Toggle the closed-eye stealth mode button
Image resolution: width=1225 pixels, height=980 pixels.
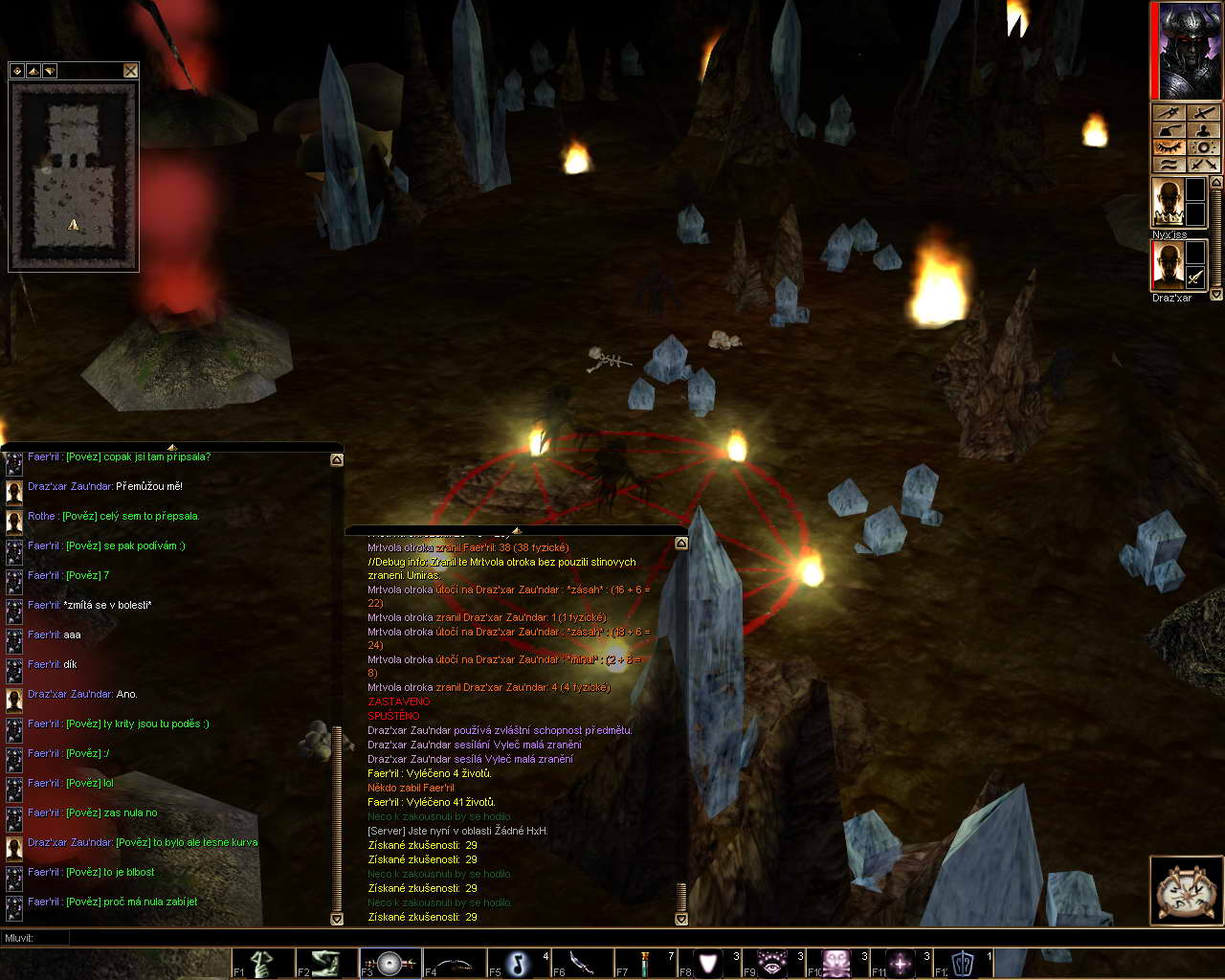coord(1169,147)
